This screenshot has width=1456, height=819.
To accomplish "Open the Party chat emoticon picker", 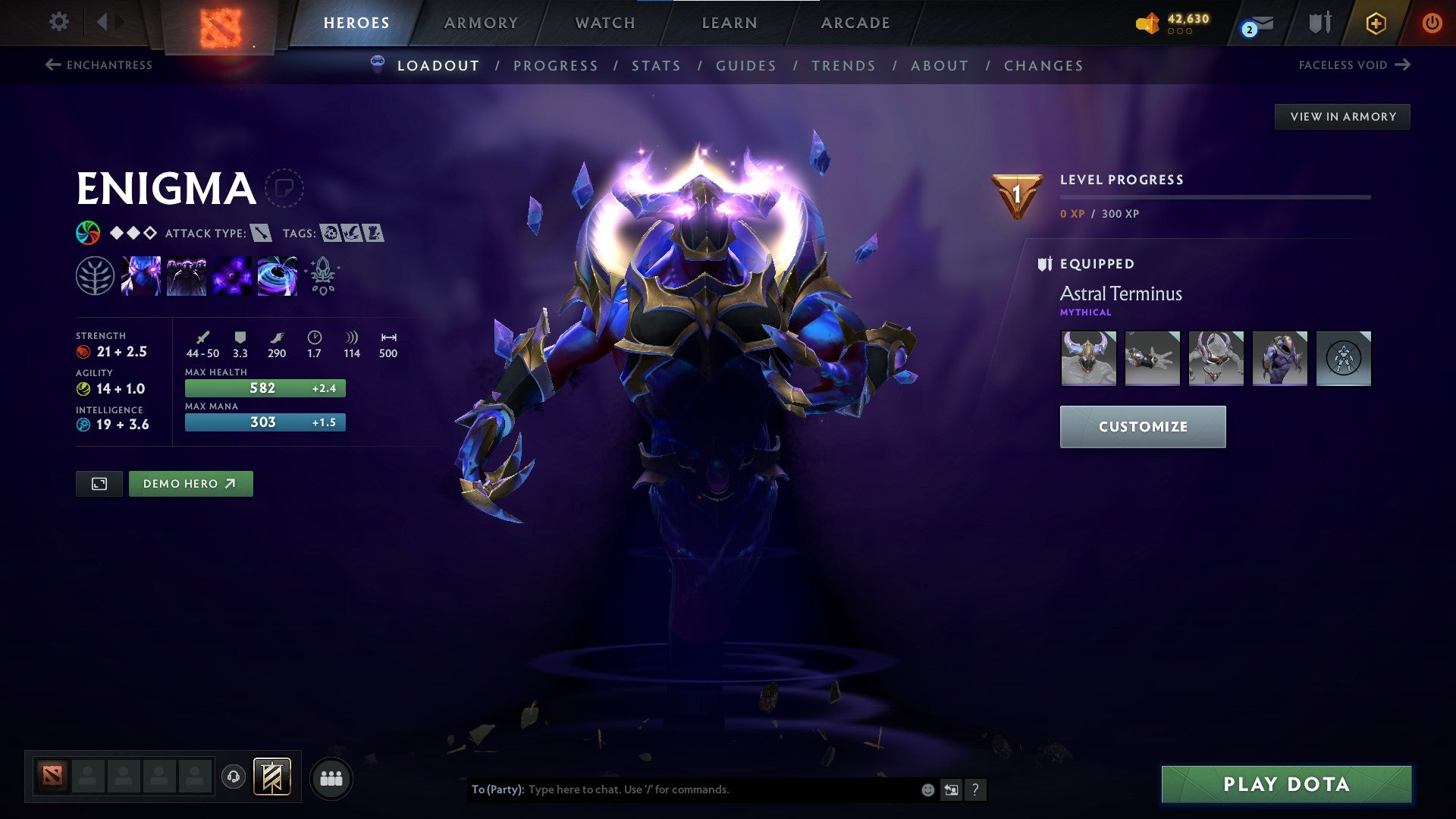I will click(x=927, y=789).
